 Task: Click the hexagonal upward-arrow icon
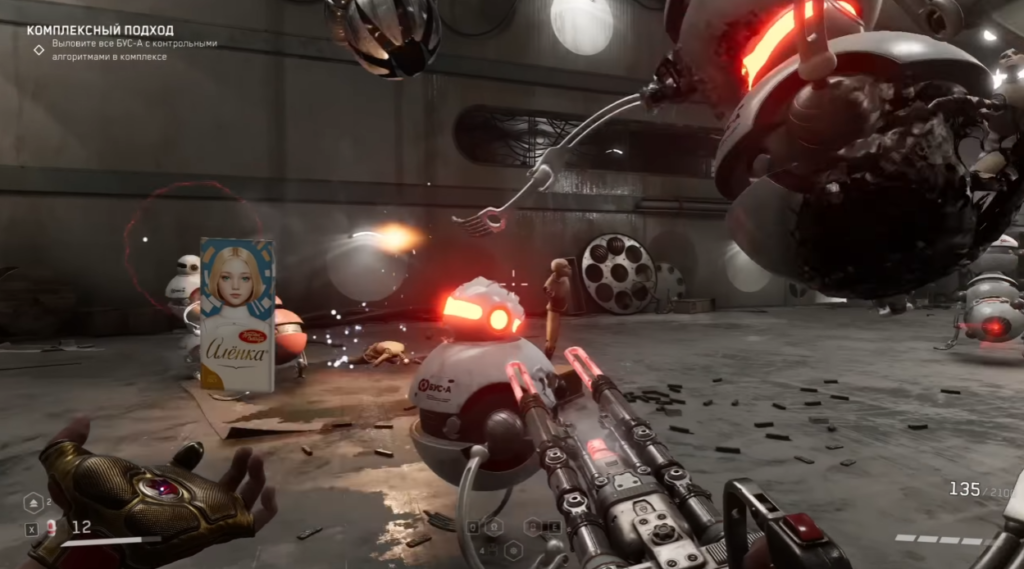click(x=32, y=502)
